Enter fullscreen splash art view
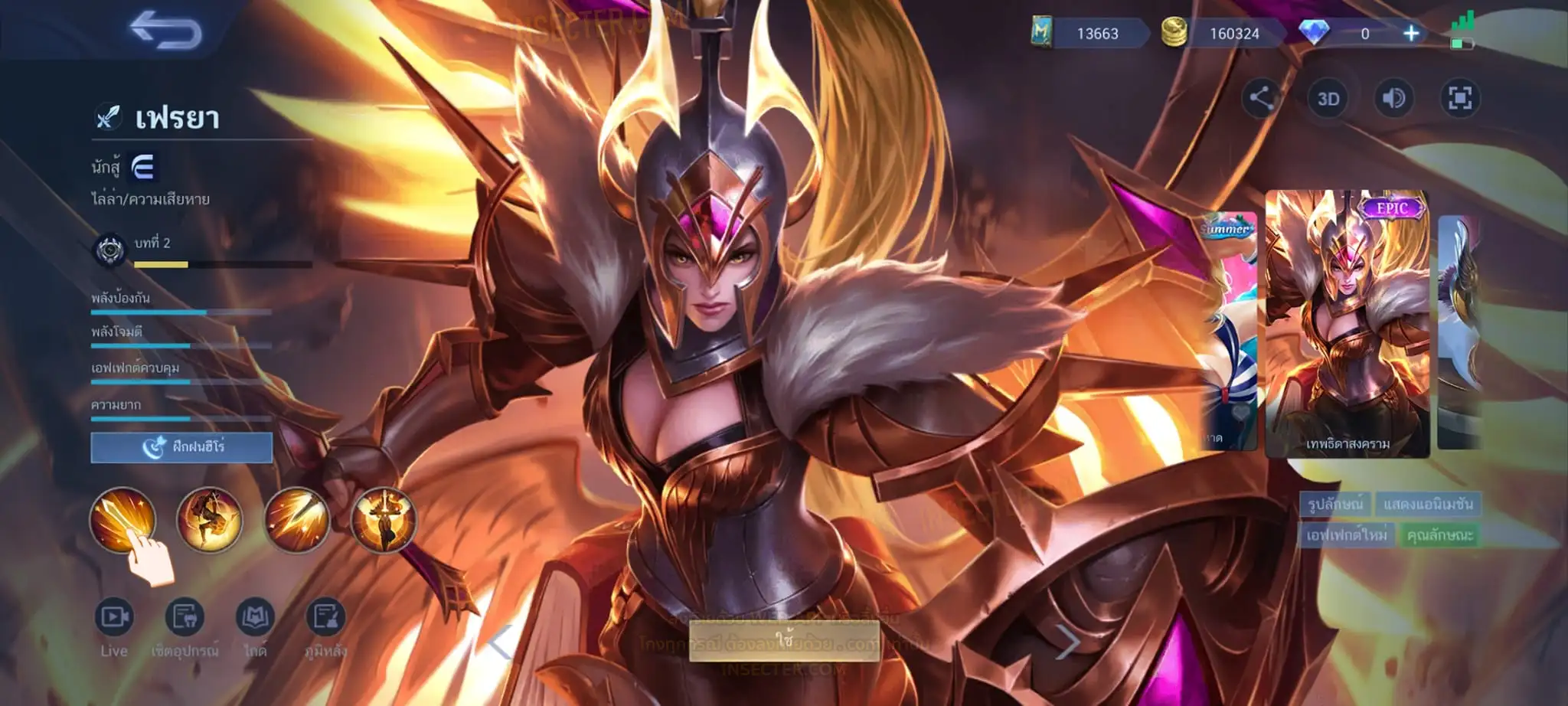This screenshot has width=1568, height=706. (1459, 99)
